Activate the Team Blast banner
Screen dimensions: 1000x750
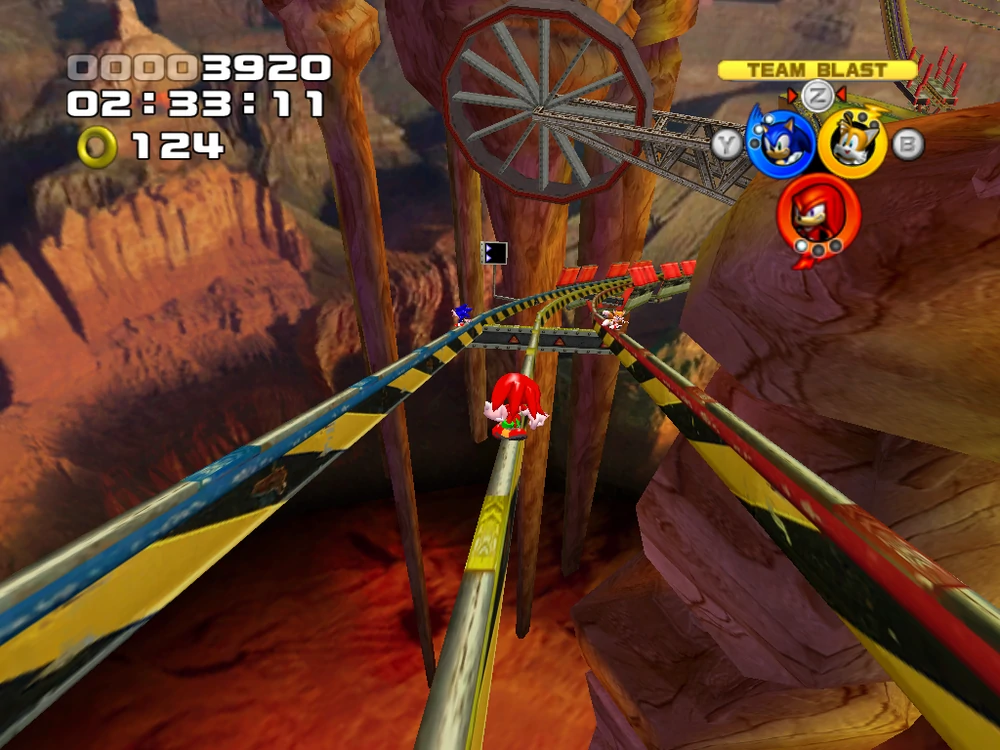[x=817, y=70]
